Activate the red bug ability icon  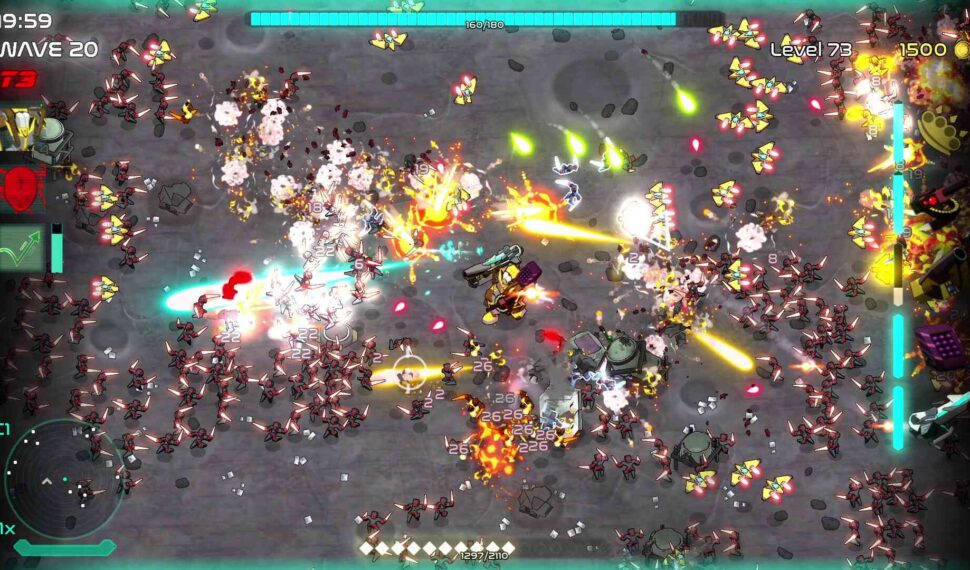click(x=22, y=187)
